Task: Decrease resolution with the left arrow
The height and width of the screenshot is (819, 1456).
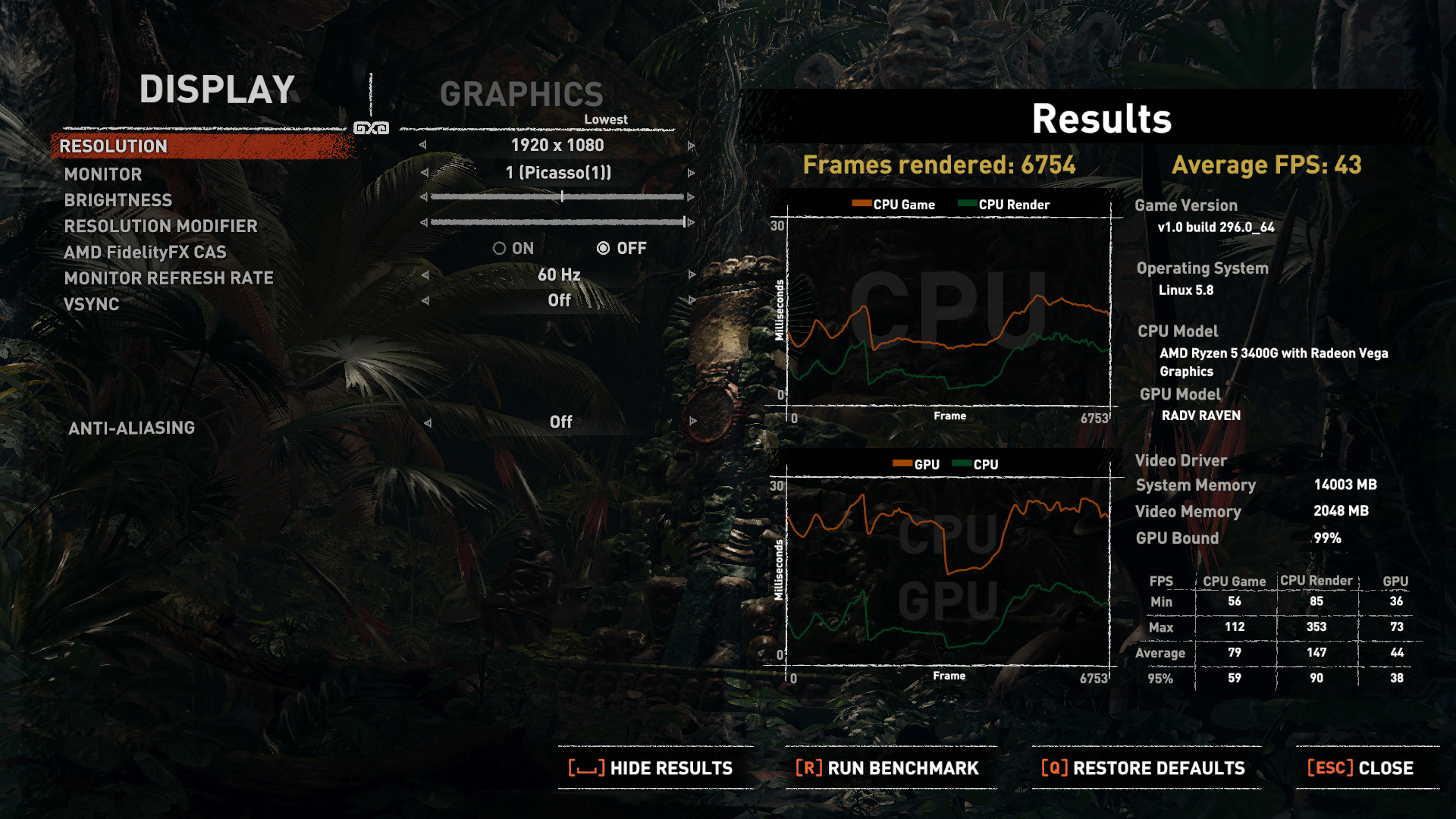Action: tap(422, 146)
